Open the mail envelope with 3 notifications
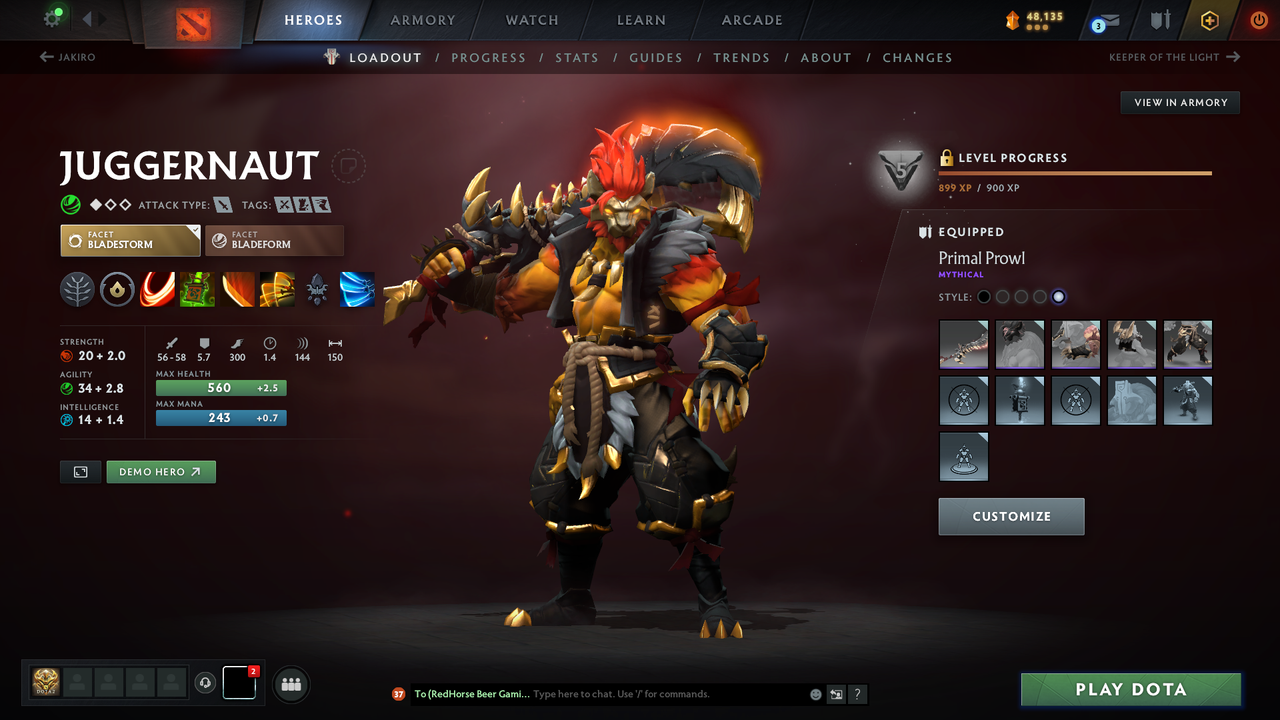This screenshot has width=1280, height=720. pos(1104,20)
